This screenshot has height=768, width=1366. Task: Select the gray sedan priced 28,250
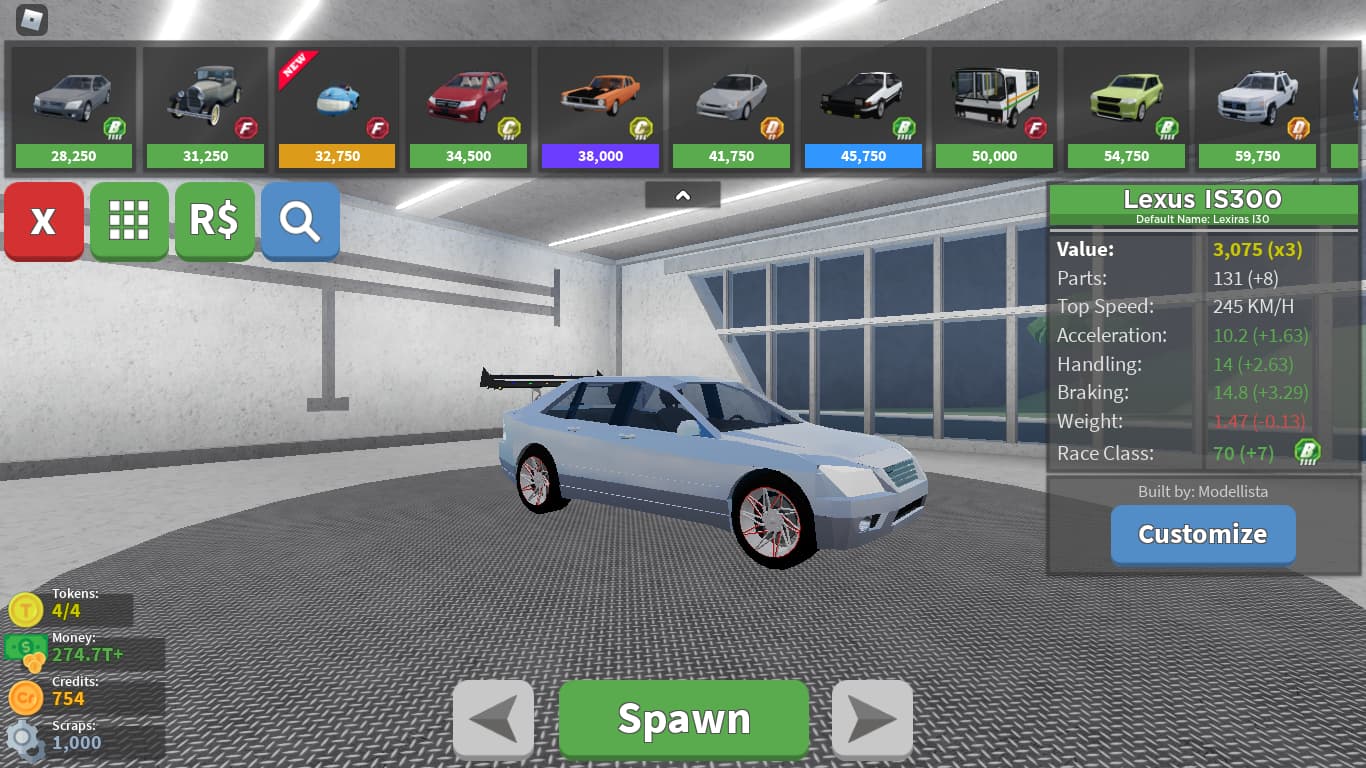(74, 107)
